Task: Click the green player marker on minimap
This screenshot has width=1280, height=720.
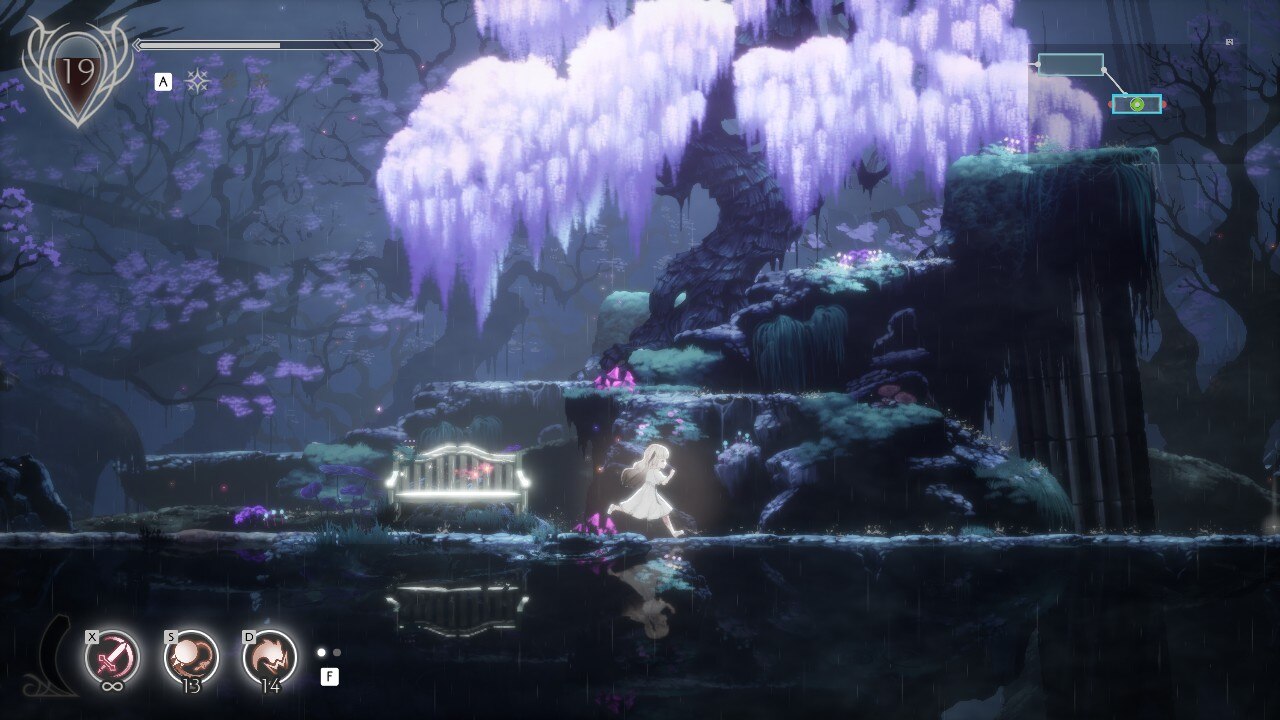Action: (1138, 104)
